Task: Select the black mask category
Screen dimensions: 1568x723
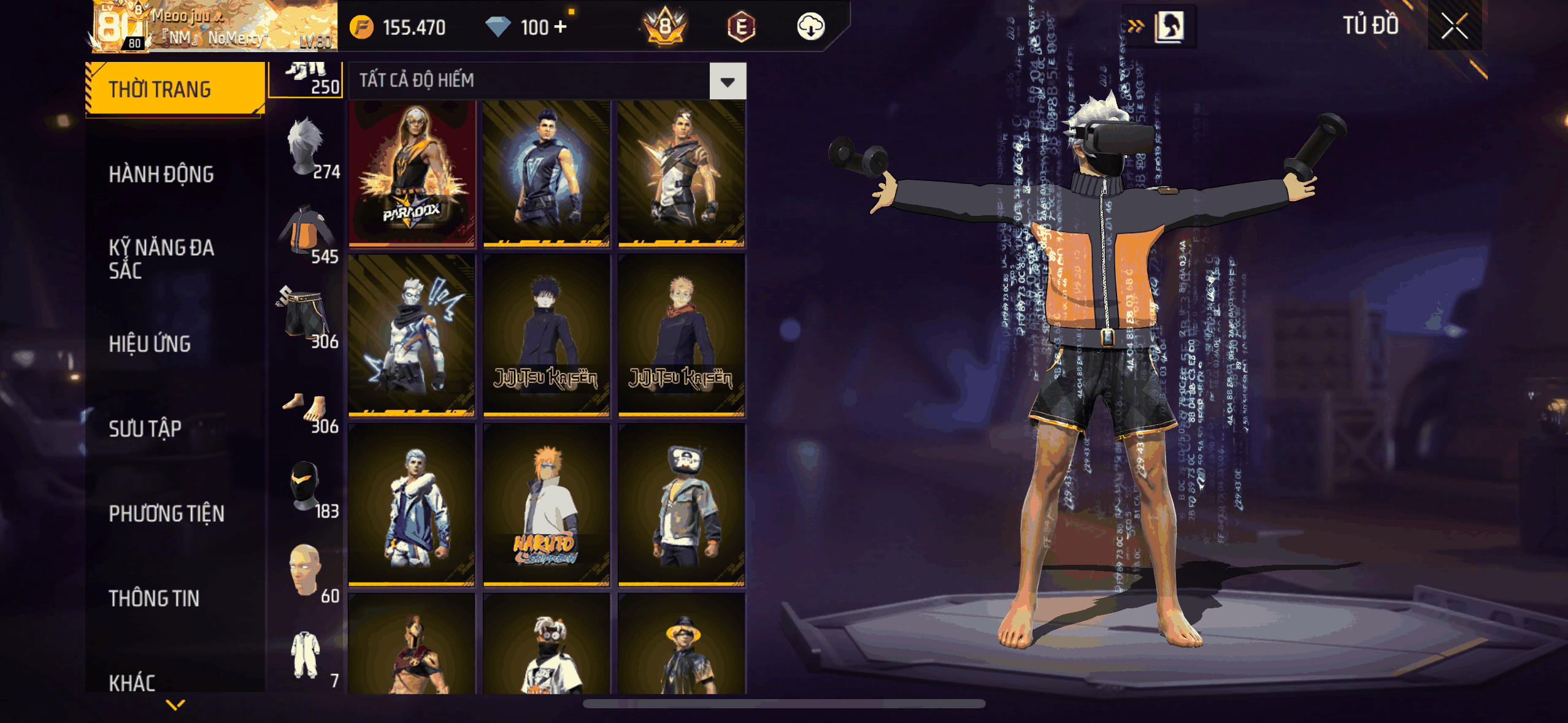Action: pyautogui.click(x=306, y=488)
